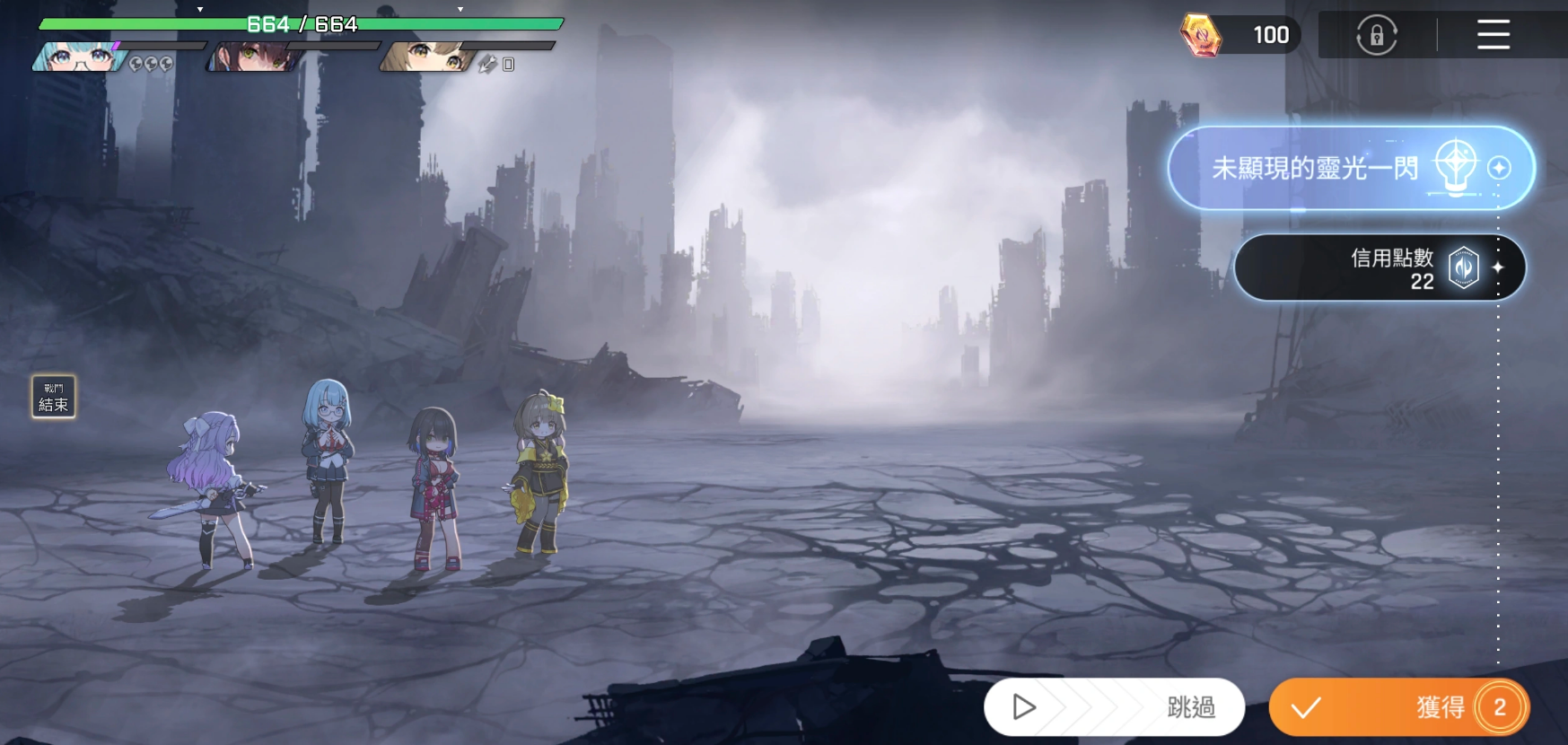This screenshot has height=745, width=1568.
Task: Open the gold gem currency counter
Action: tap(1240, 35)
